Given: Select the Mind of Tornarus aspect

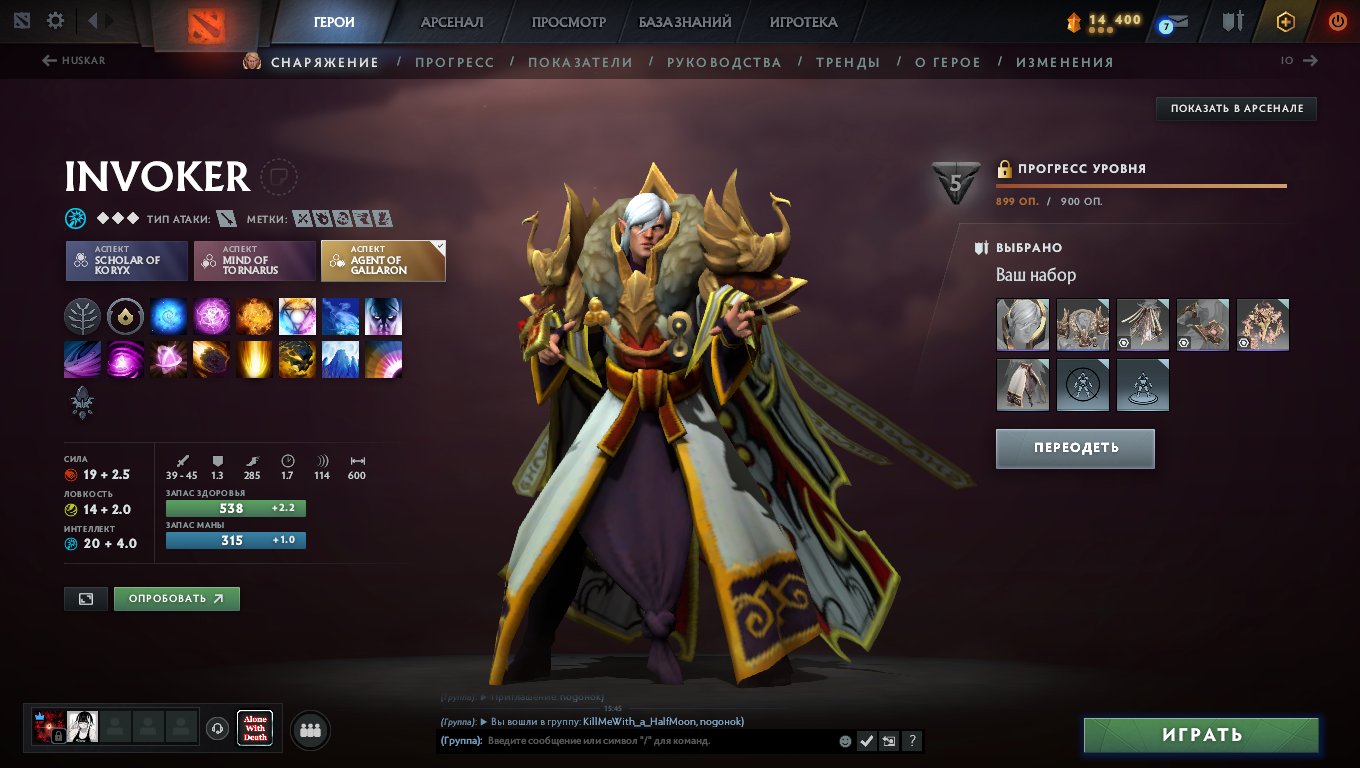Looking at the screenshot, I should click(x=255, y=261).
